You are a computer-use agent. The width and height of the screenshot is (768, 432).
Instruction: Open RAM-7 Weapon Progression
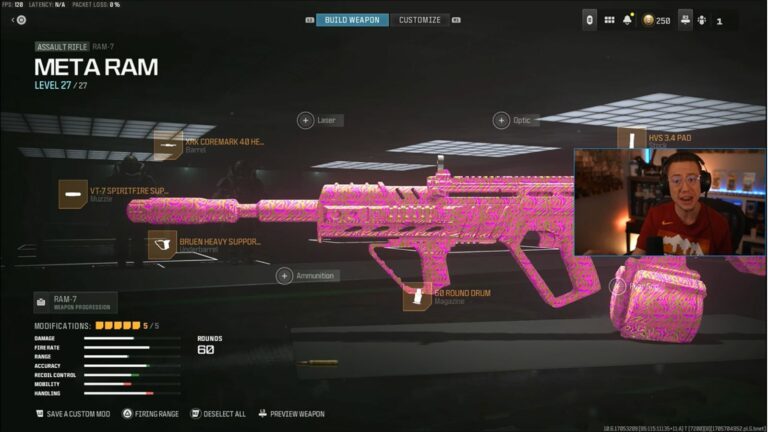pos(75,302)
